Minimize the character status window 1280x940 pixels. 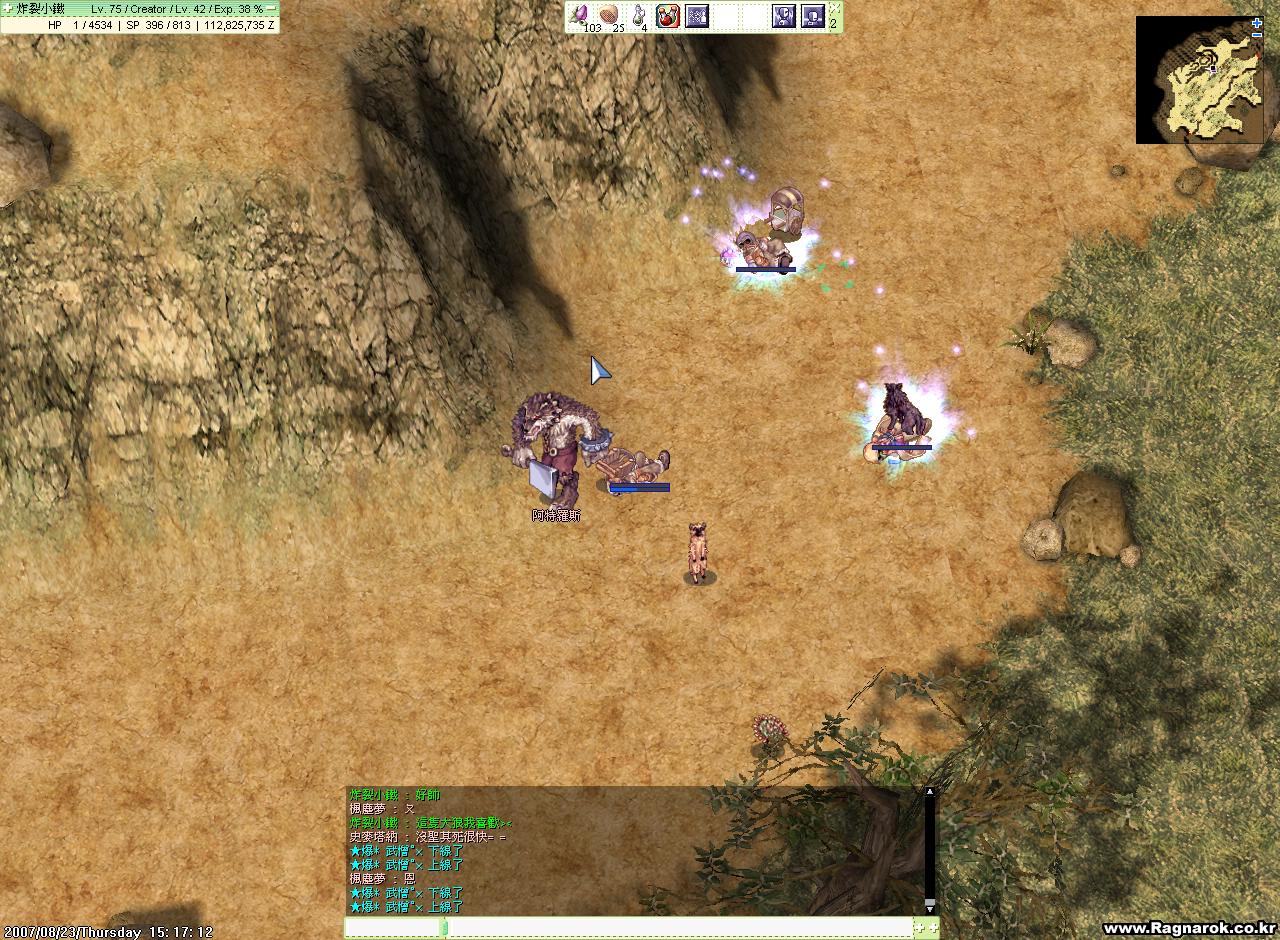[271, 8]
